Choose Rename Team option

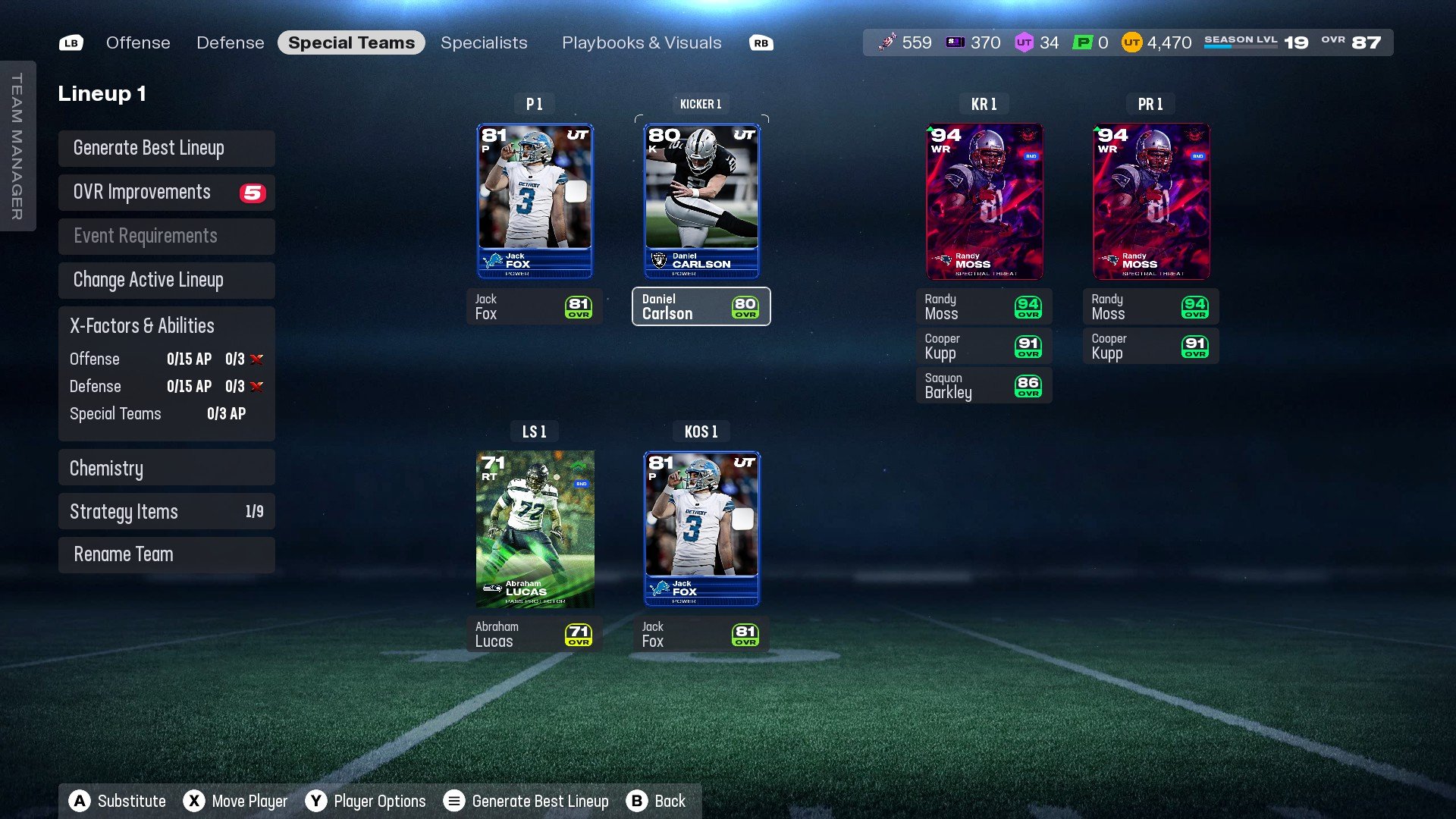tap(166, 554)
